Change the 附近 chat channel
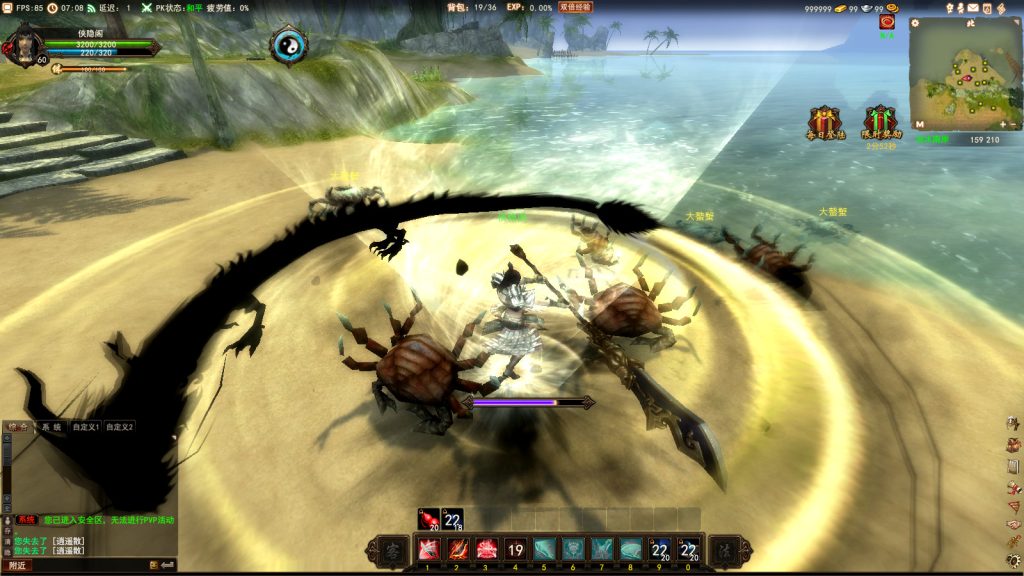Viewport: 1024px width, 576px height. pos(17,566)
